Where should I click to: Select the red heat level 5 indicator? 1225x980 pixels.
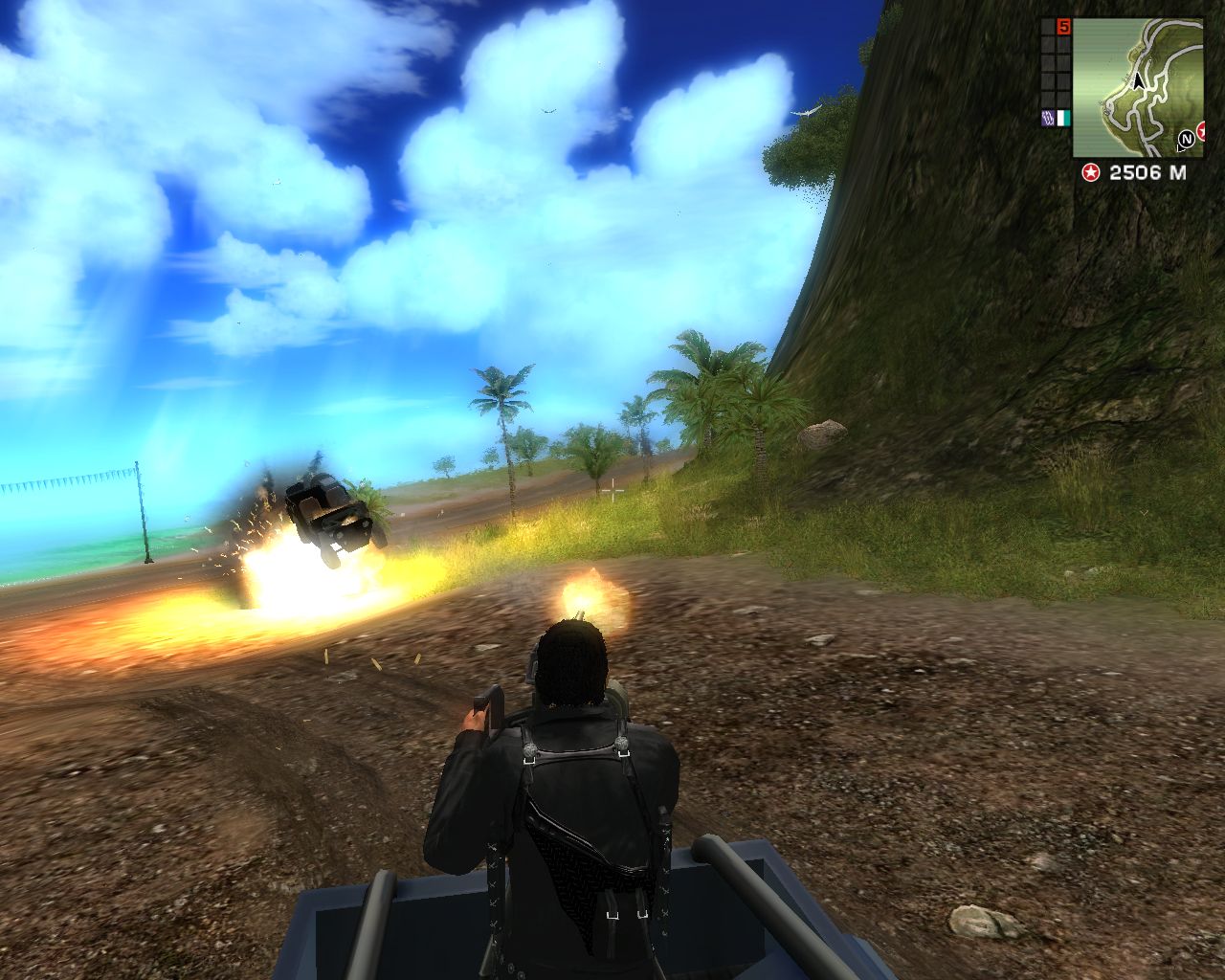[x=1063, y=27]
